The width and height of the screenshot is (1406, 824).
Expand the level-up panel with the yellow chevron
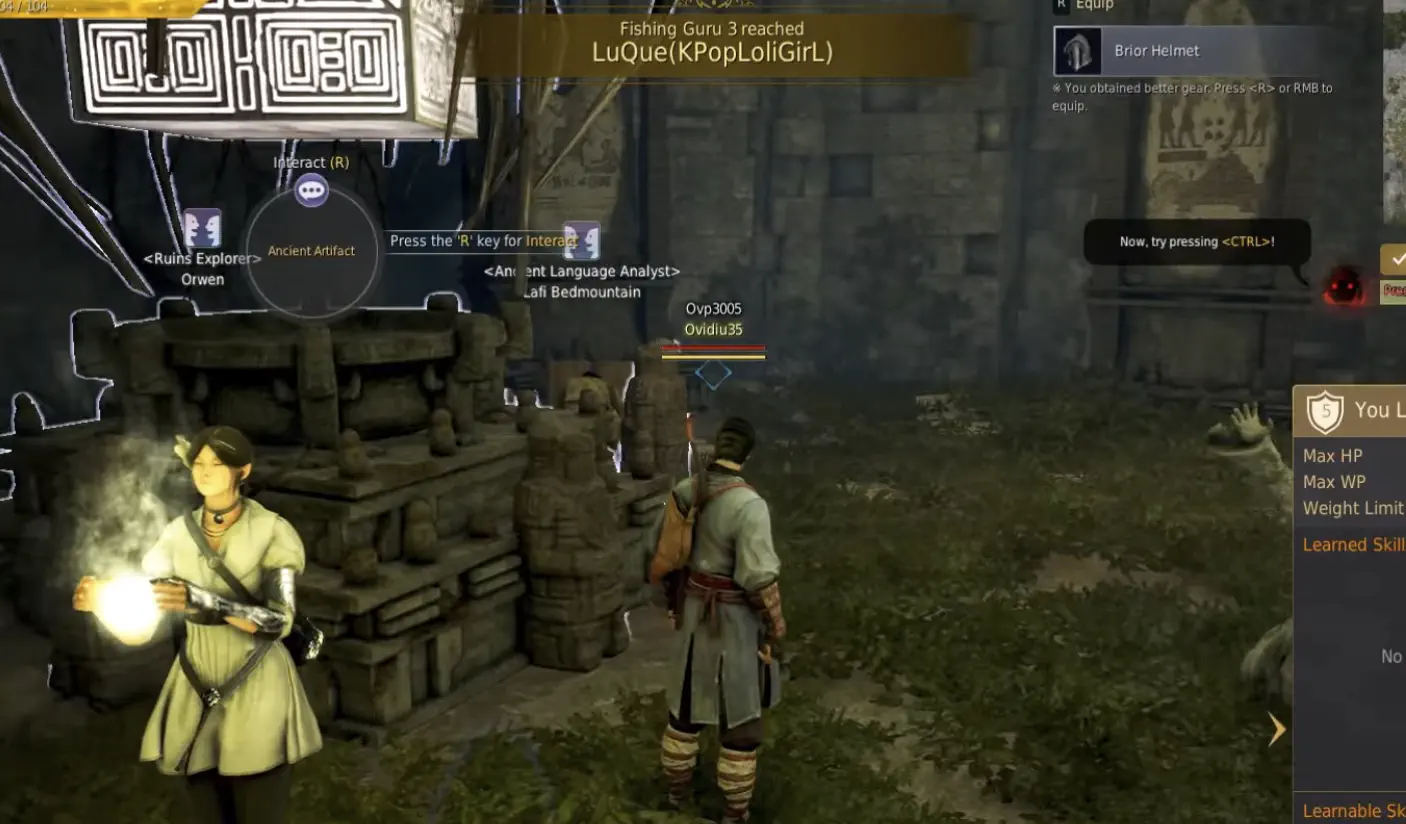coord(1277,730)
